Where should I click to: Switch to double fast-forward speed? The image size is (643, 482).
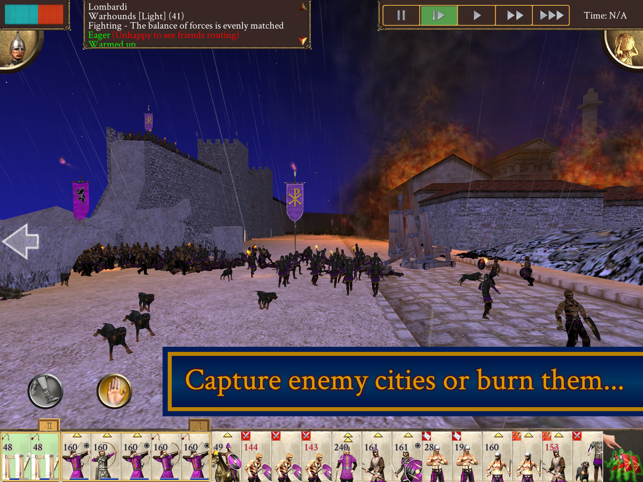tap(514, 16)
